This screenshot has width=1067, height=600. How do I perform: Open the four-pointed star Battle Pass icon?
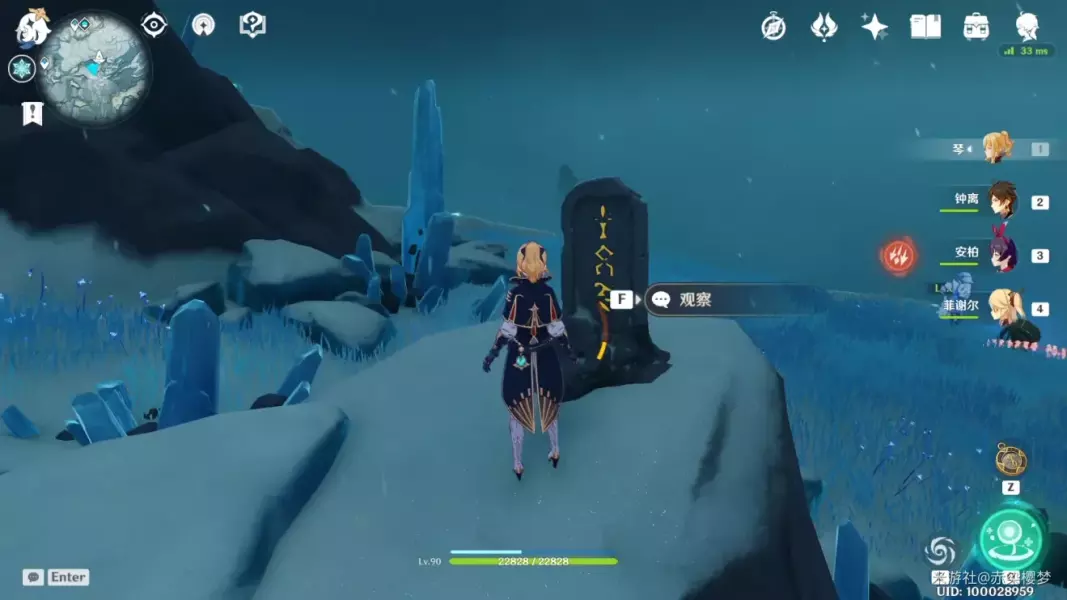coord(875,27)
